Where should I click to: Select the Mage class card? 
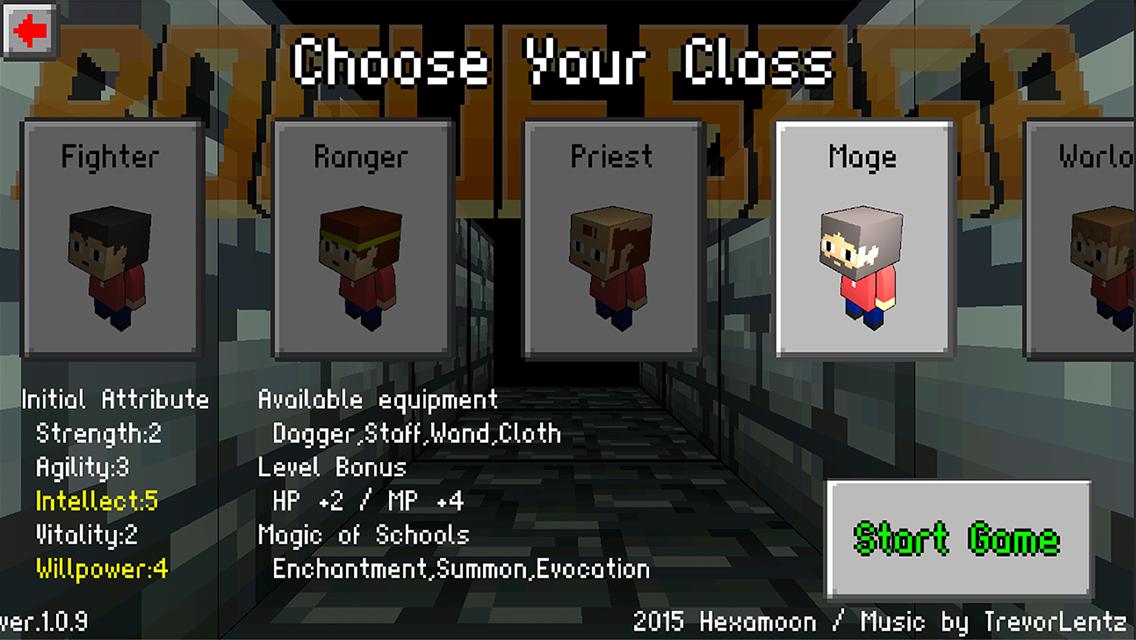click(863, 238)
